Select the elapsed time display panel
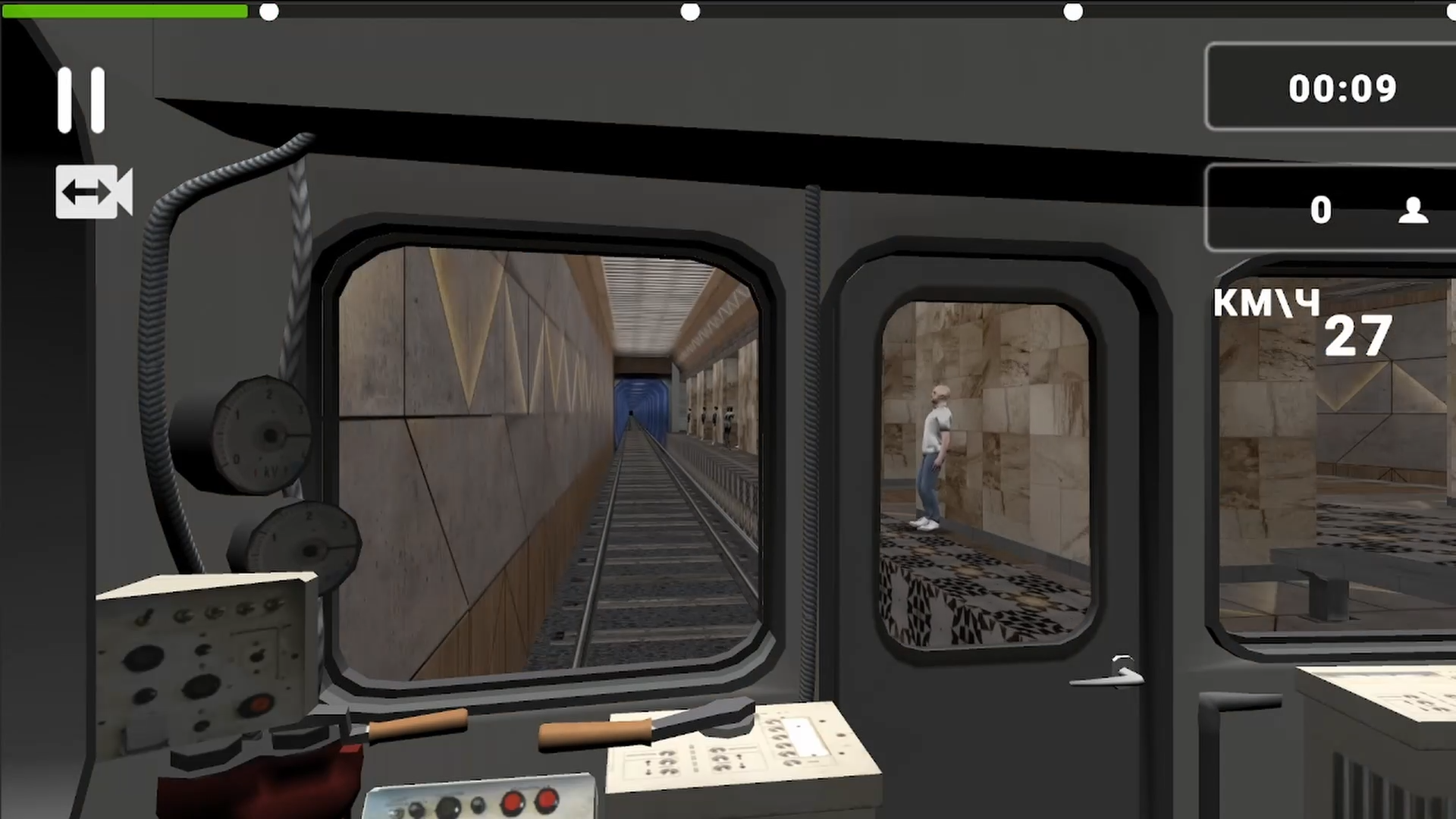This screenshot has height=819, width=1456. click(1331, 88)
